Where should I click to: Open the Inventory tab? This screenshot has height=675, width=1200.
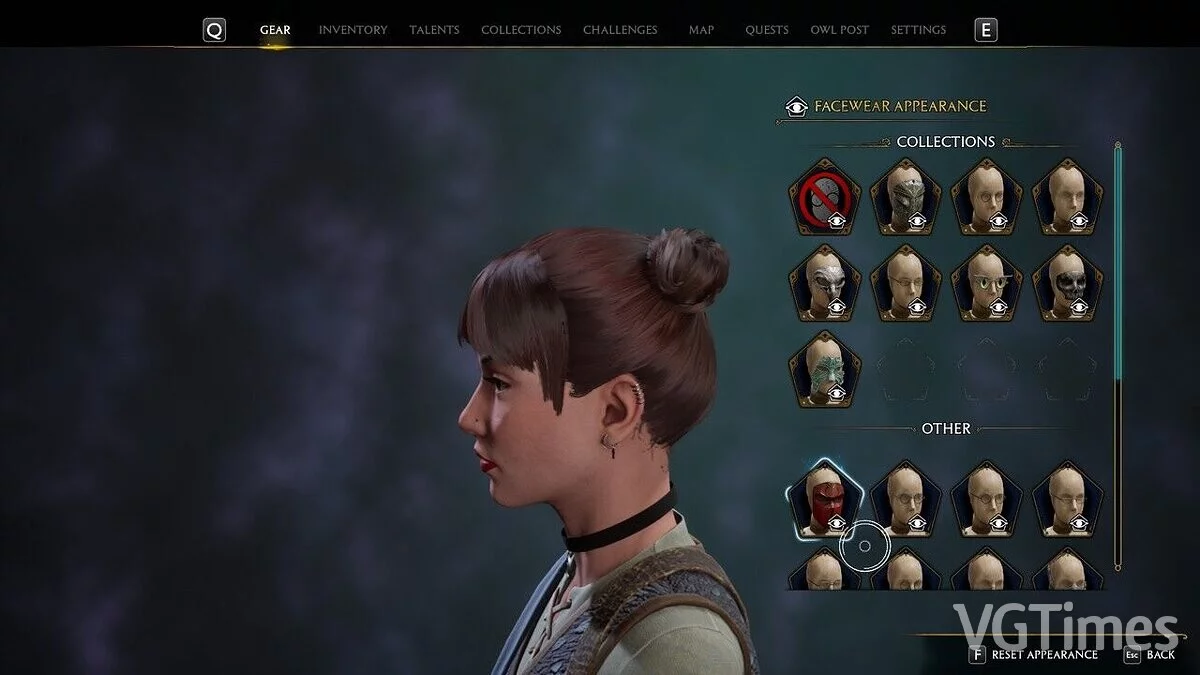tap(352, 30)
